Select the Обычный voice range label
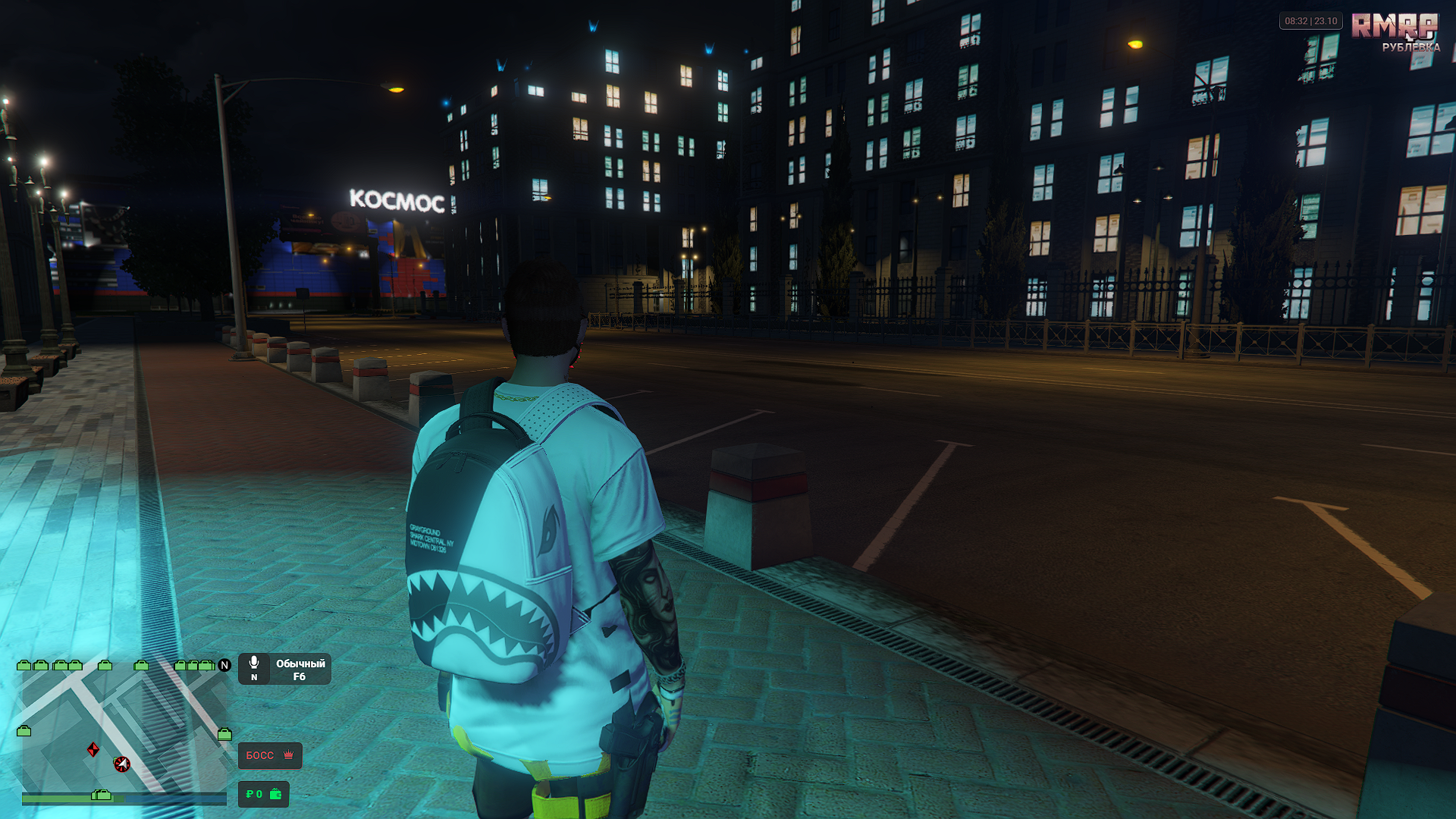This screenshot has height=819, width=1456. pos(300,664)
